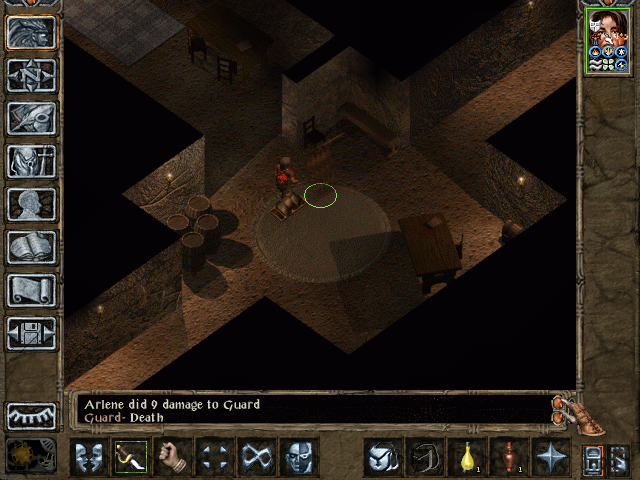Activate the talk masks action
This screenshot has height=480, width=640.
89,457
